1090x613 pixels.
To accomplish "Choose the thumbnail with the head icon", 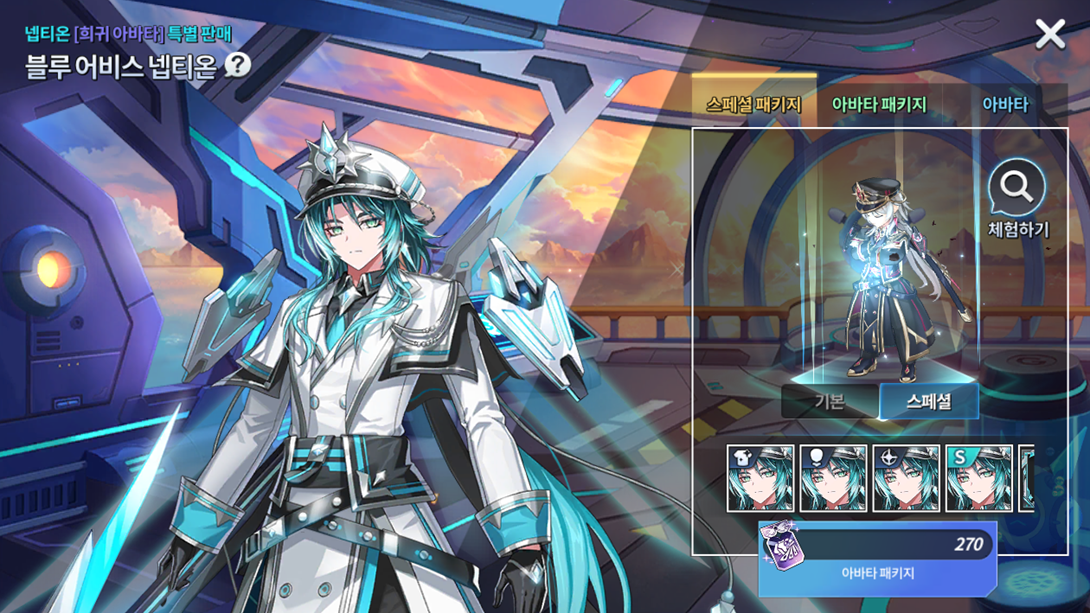I will point(833,478).
